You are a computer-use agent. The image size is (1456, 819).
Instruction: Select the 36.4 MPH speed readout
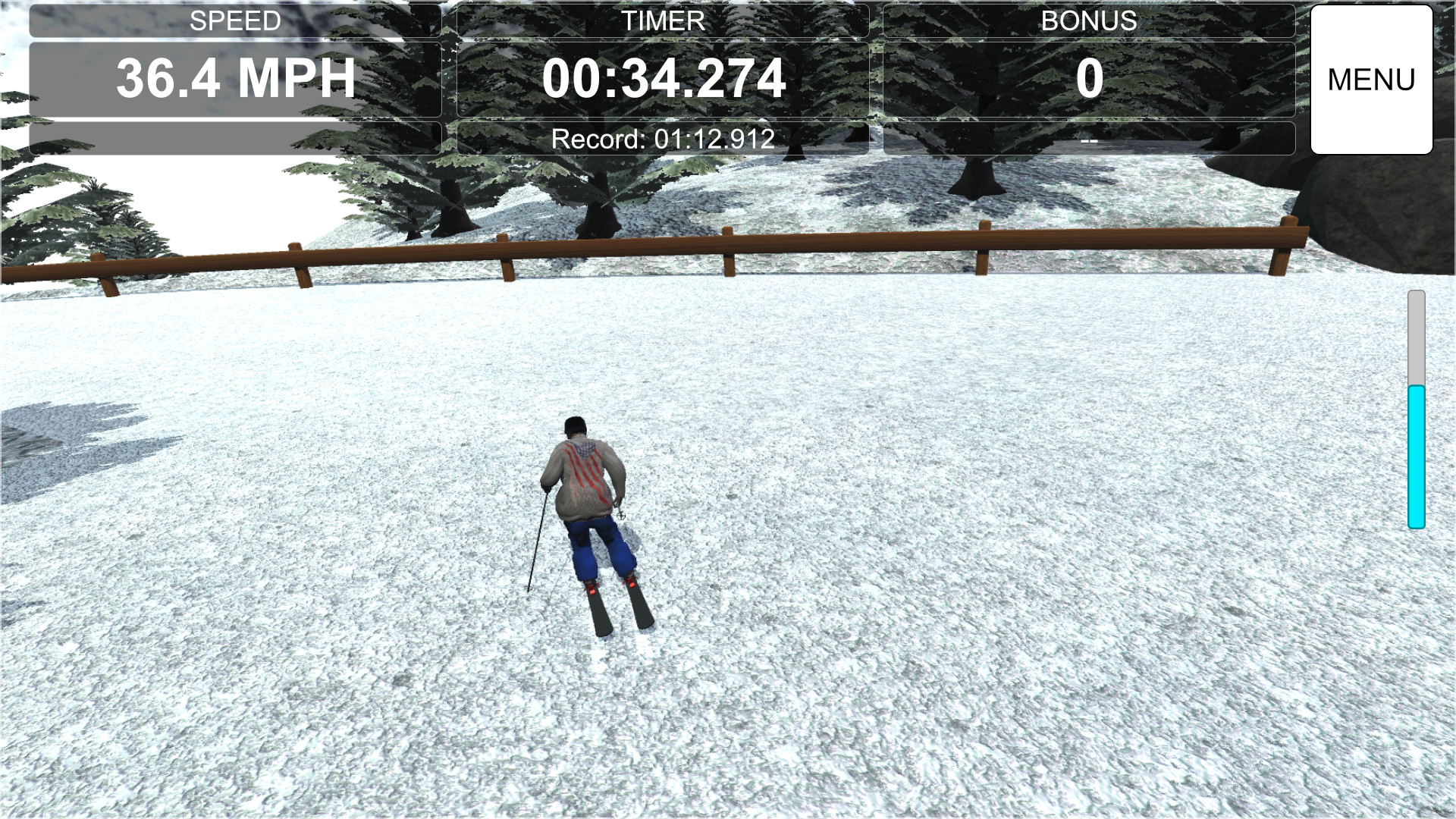(235, 76)
